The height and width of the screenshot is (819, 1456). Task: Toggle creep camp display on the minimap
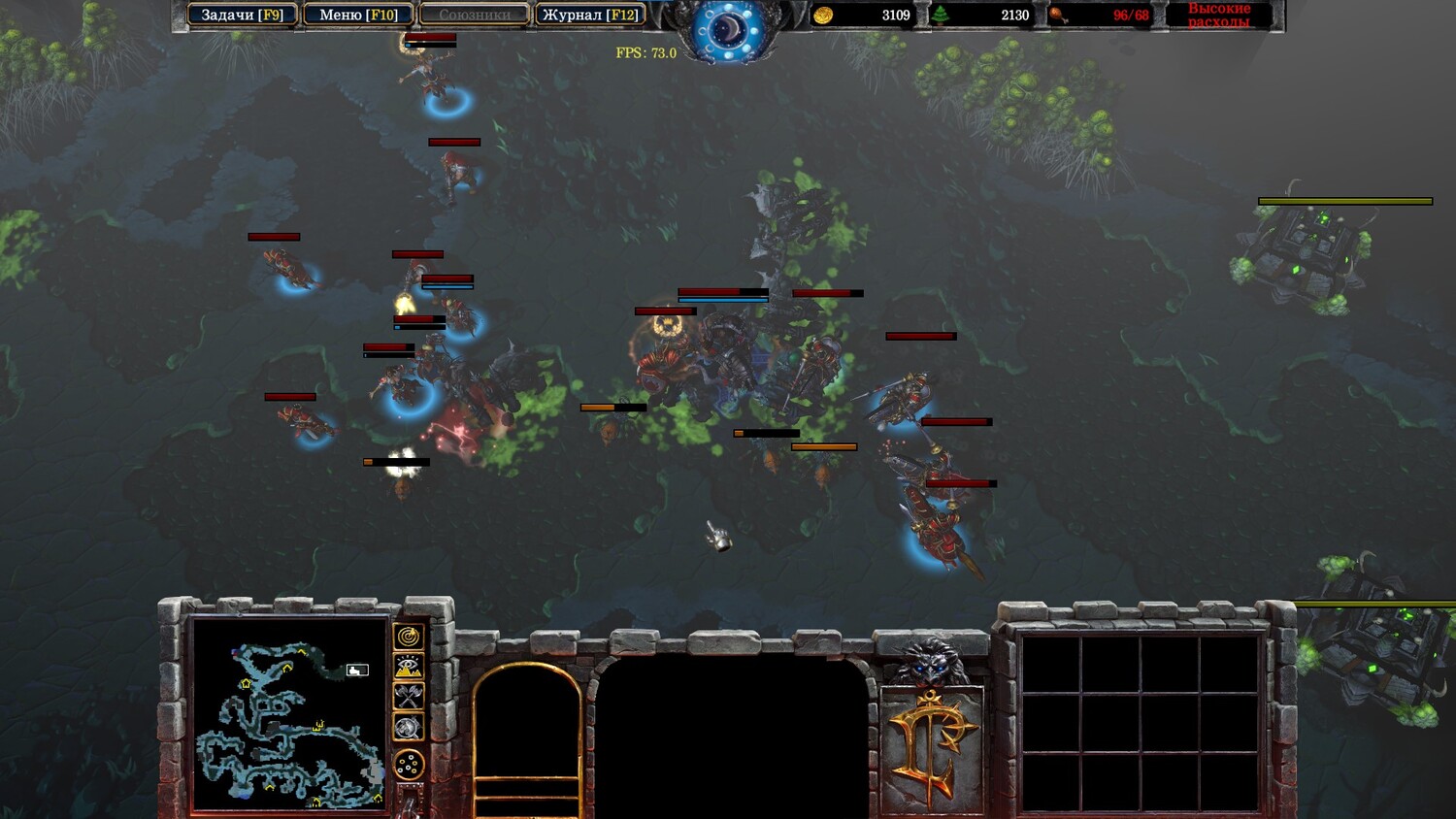[x=409, y=727]
